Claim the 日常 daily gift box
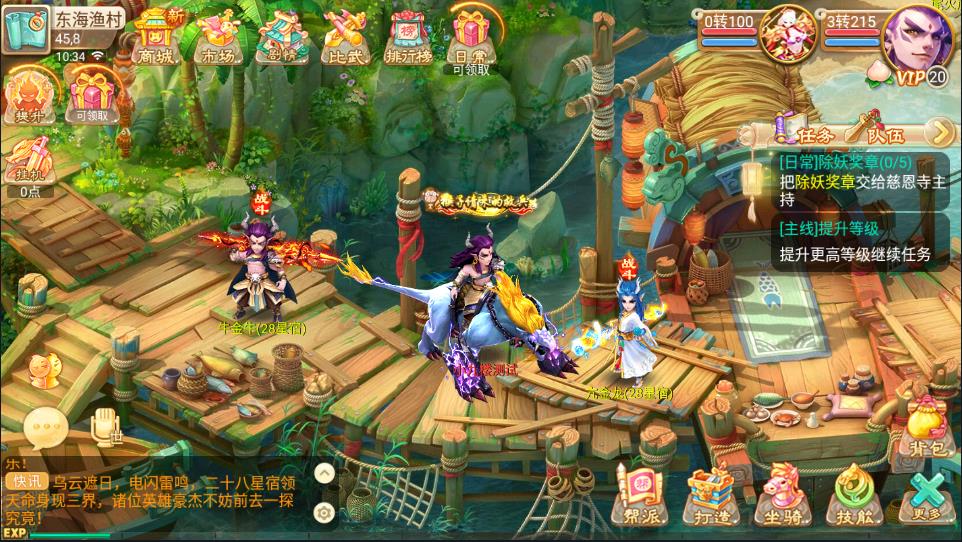The height and width of the screenshot is (542, 962). (471, 38)
